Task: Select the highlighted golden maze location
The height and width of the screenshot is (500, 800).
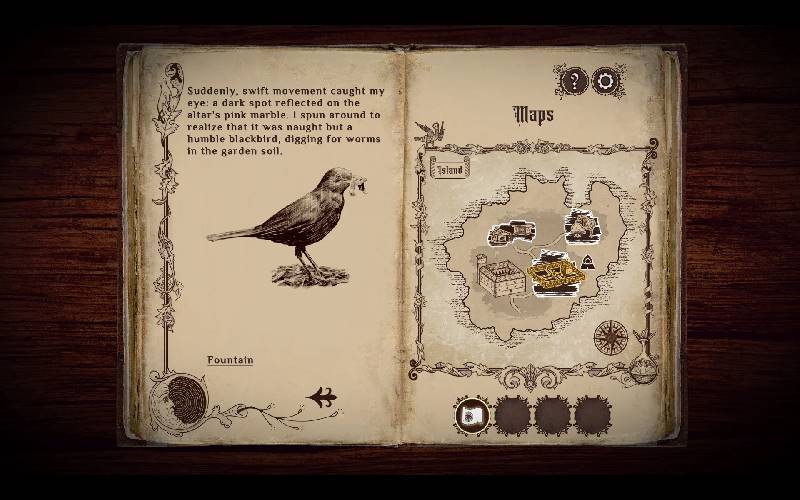Action: 556,274
